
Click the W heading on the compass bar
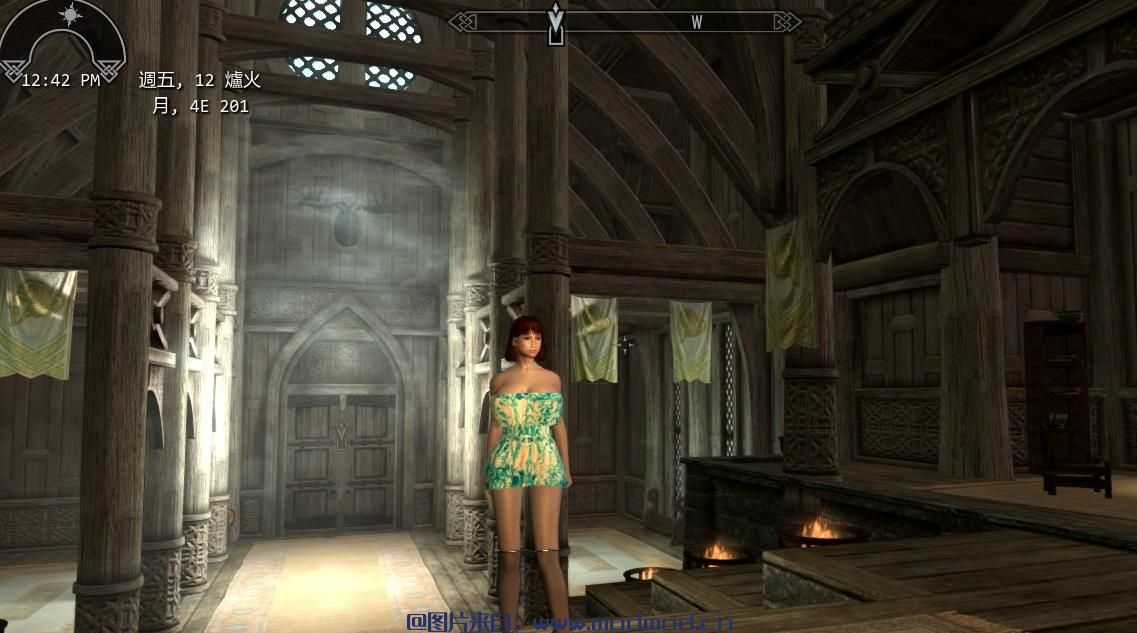696,22
